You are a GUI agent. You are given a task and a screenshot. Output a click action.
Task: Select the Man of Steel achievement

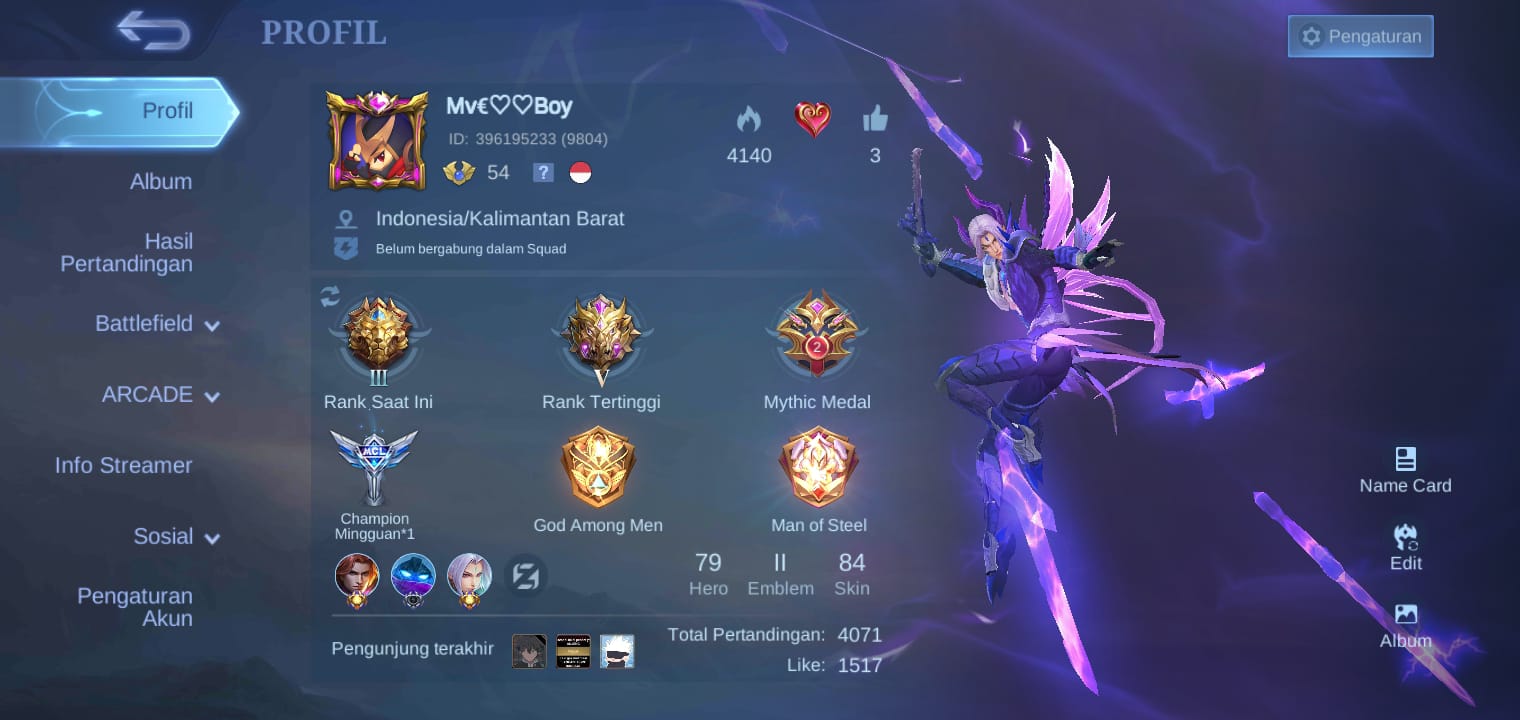click(x=818, y=468)
